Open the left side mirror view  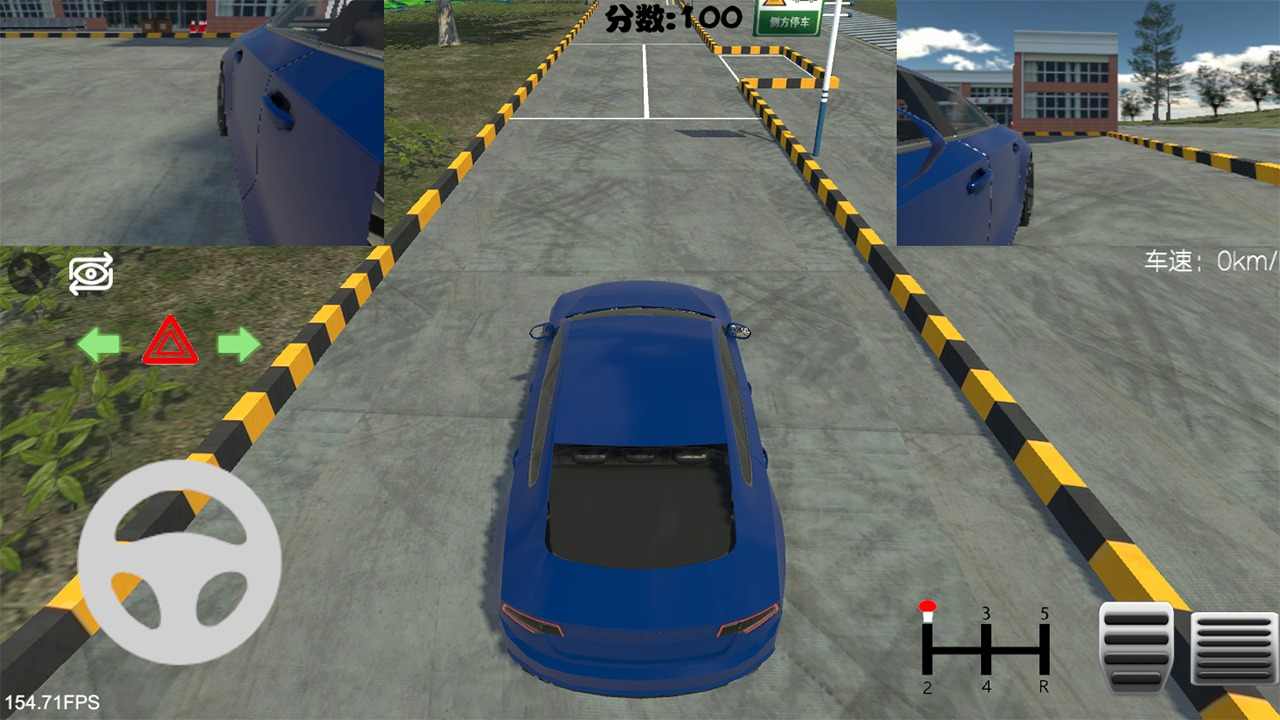(190, 120)
